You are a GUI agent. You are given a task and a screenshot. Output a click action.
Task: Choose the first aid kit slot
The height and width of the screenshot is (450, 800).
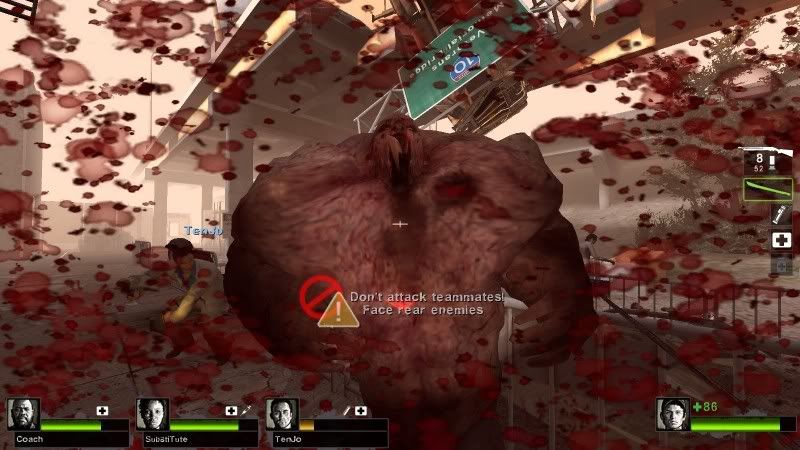click(781, 240)
